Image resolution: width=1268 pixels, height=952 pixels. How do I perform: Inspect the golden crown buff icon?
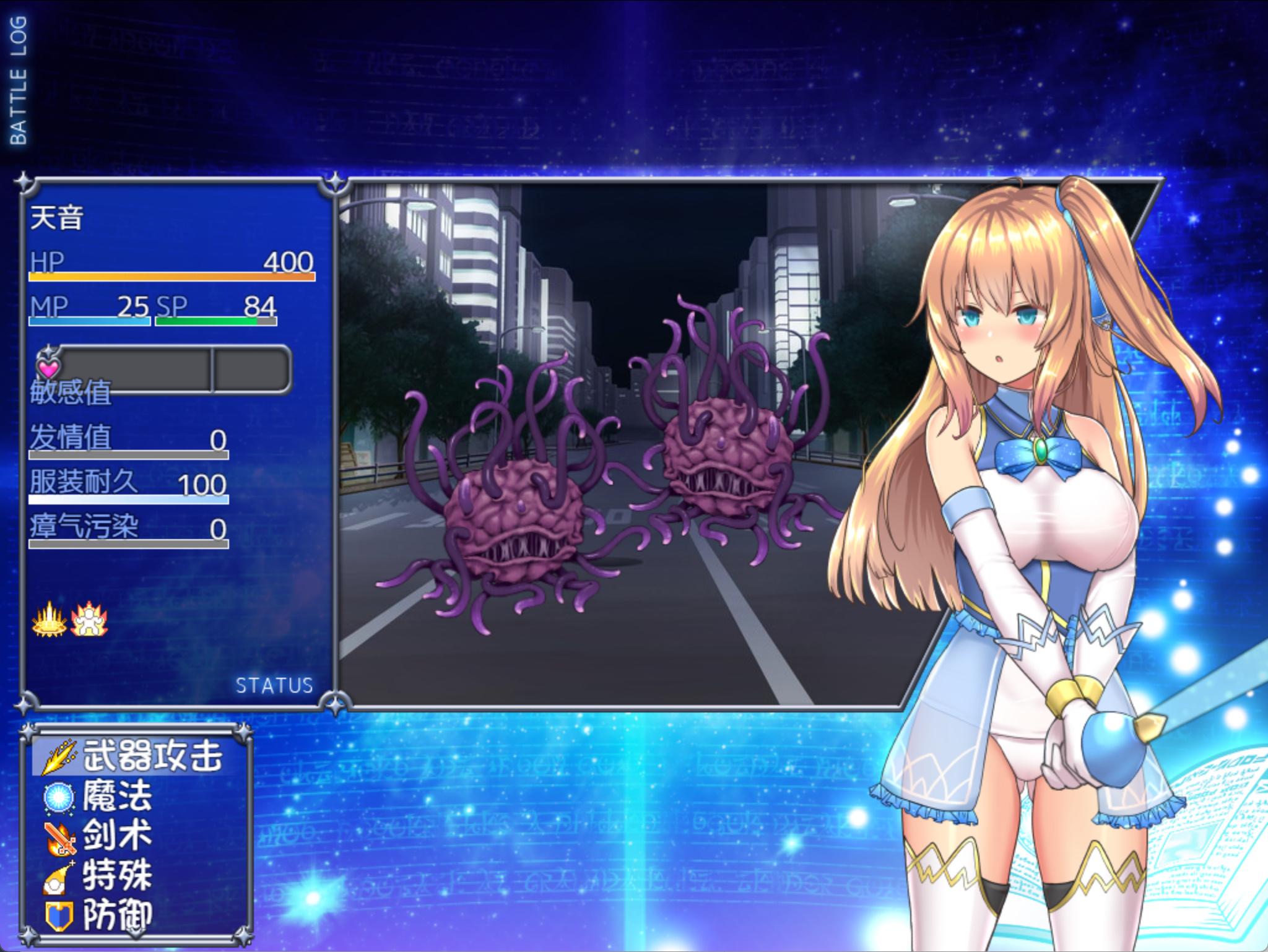tap(49, 620)
